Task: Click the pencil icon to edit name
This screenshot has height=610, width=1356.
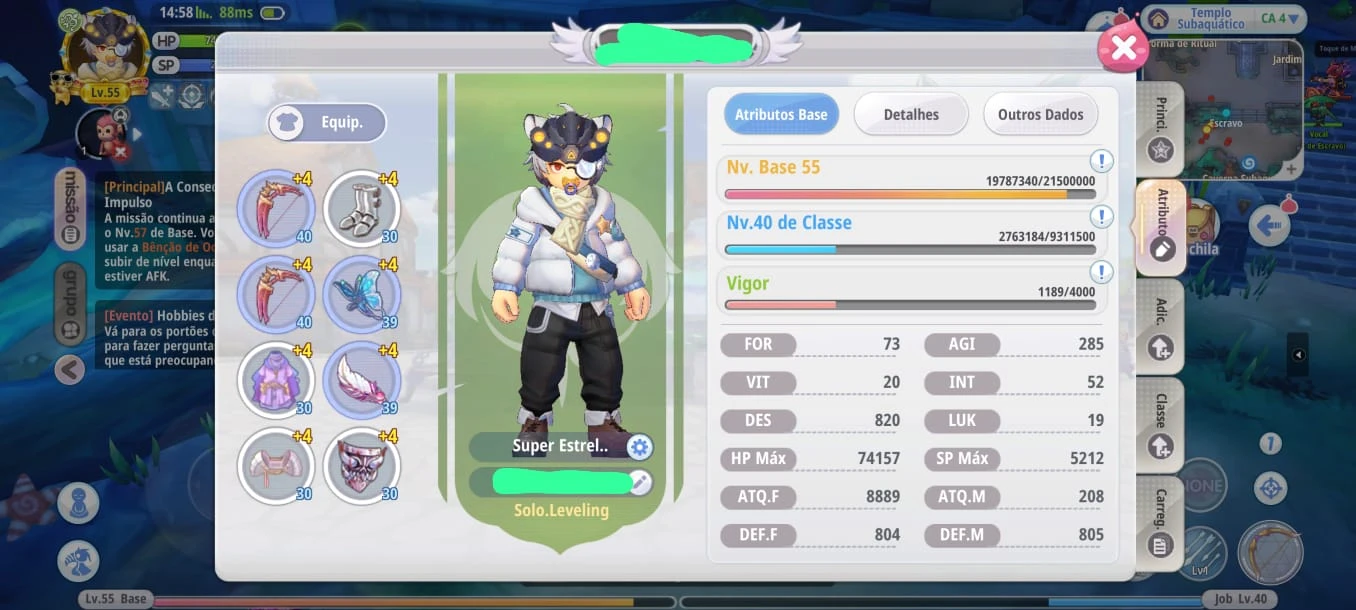Action: pyautogui.click(x=640, y=483)
